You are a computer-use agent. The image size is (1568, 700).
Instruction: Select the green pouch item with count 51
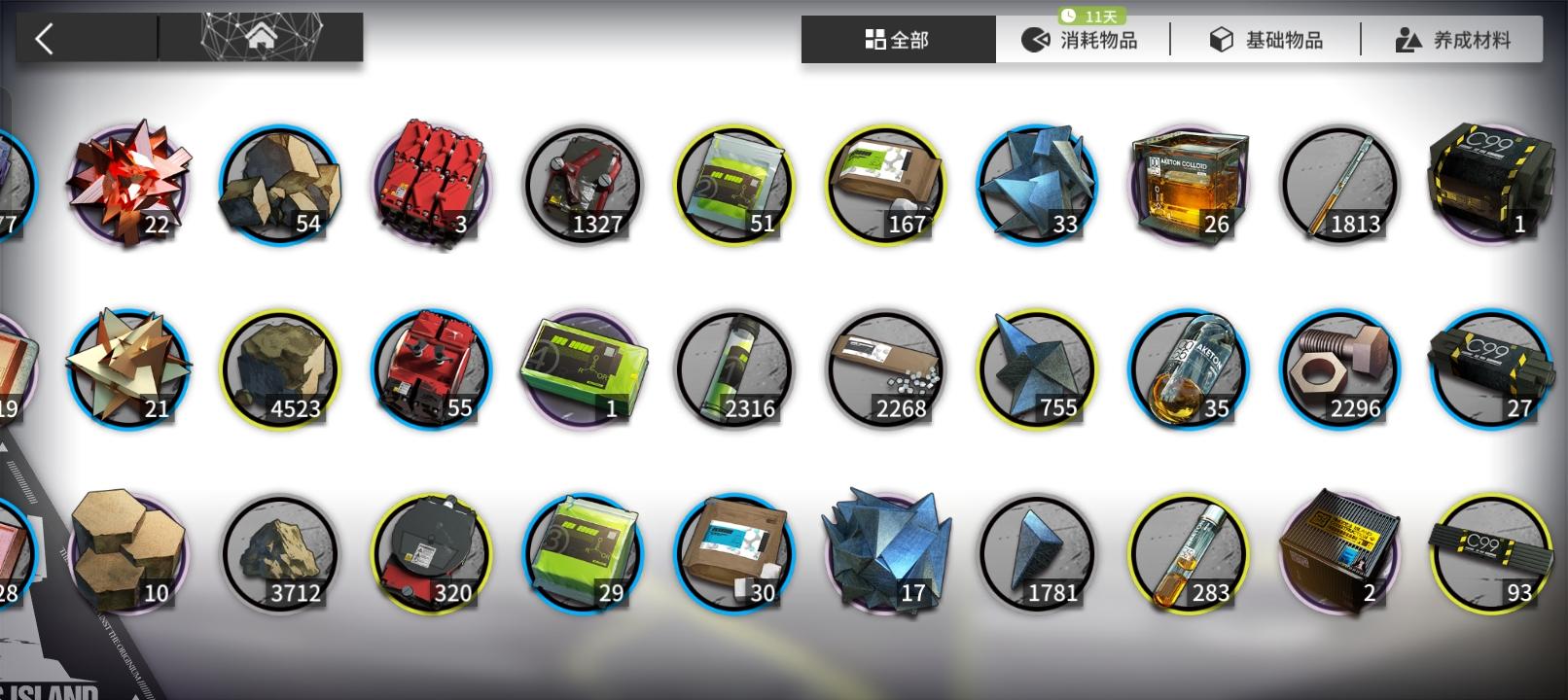[x=733, y=183]
